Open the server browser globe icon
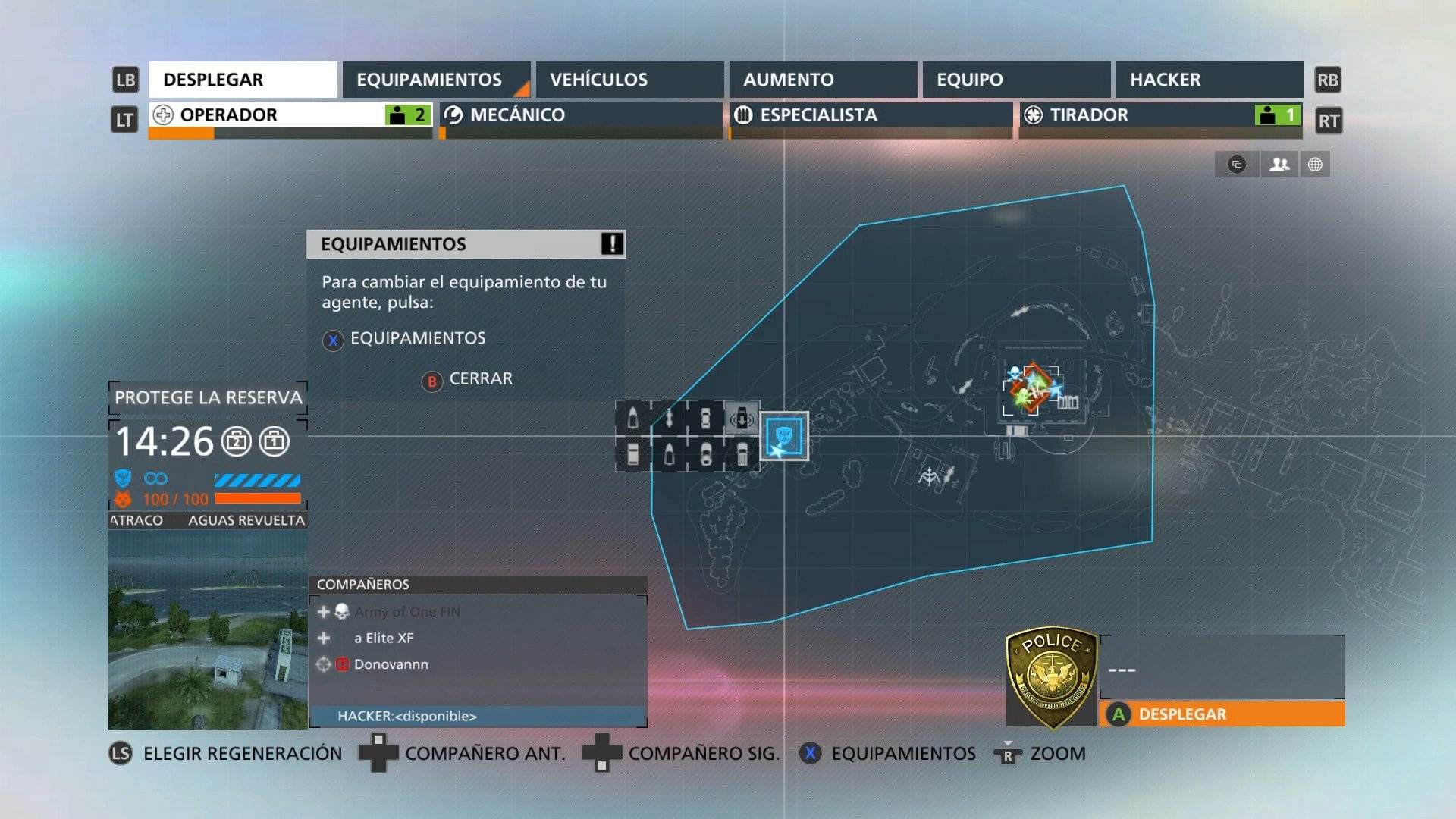This screenshot has height=819, width=1456. [1317, 164]
